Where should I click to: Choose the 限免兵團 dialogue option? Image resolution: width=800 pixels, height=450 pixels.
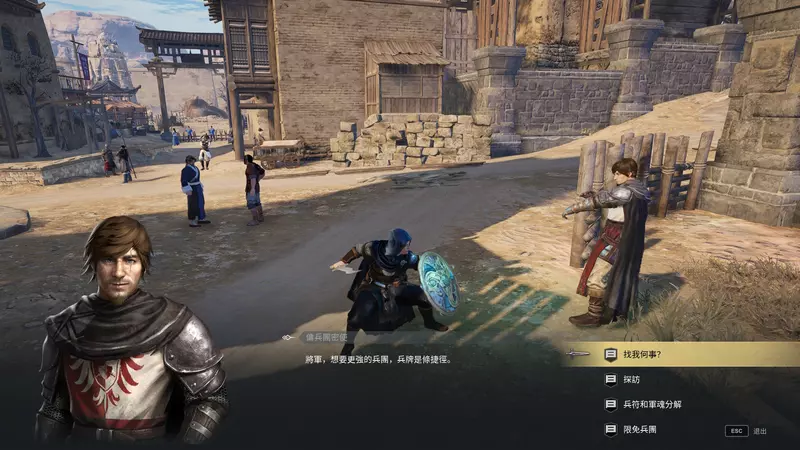click(x=640, y=429)
